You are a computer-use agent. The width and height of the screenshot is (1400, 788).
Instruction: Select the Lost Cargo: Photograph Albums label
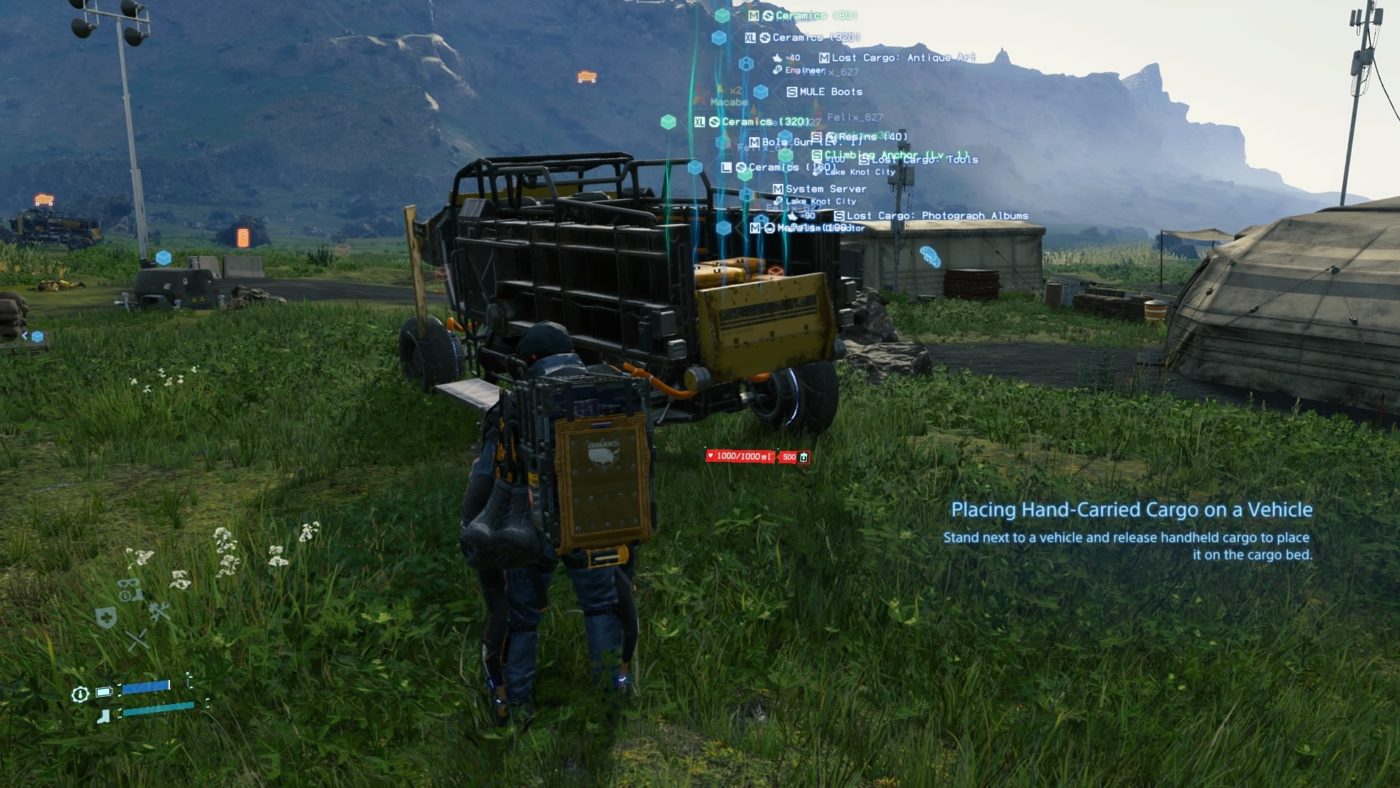937,215
